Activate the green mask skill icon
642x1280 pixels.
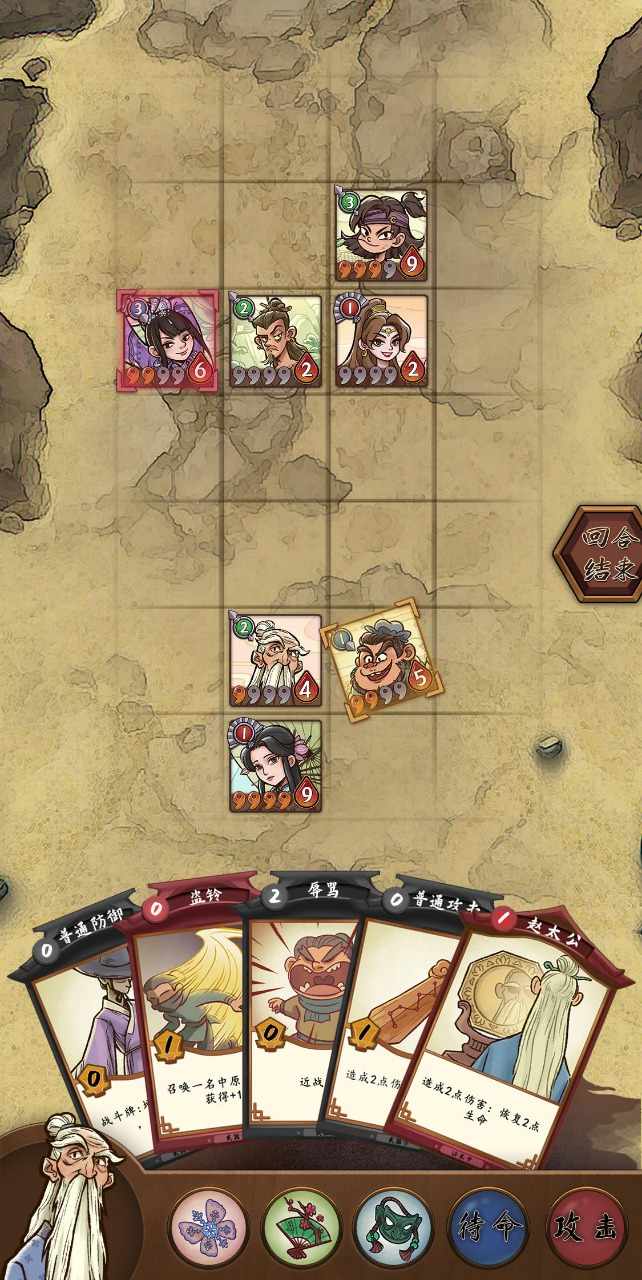pyautogui.click(x=396, y=1227)
